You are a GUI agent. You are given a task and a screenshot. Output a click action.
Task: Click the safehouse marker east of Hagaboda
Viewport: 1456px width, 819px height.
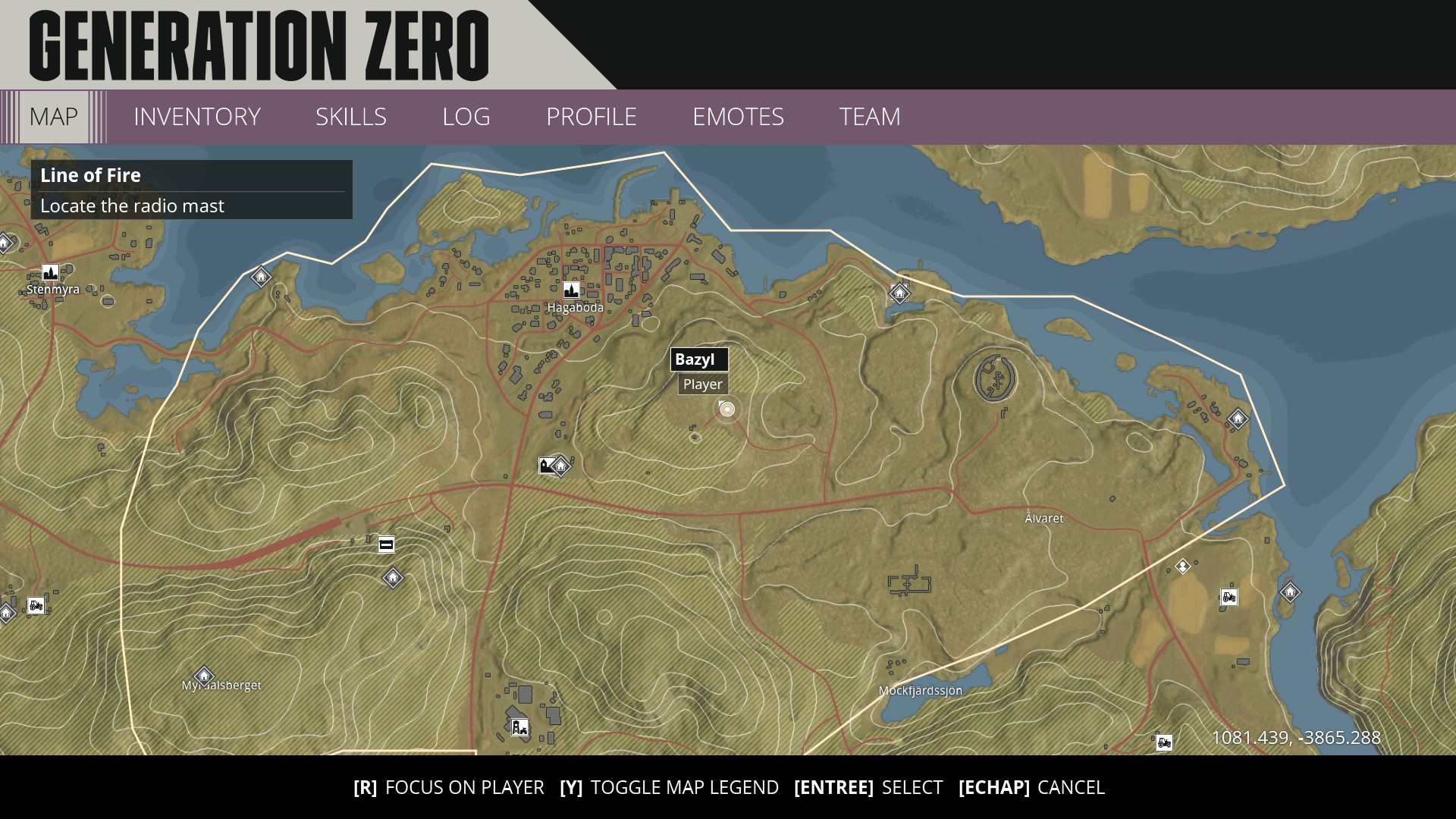[899, 293]
